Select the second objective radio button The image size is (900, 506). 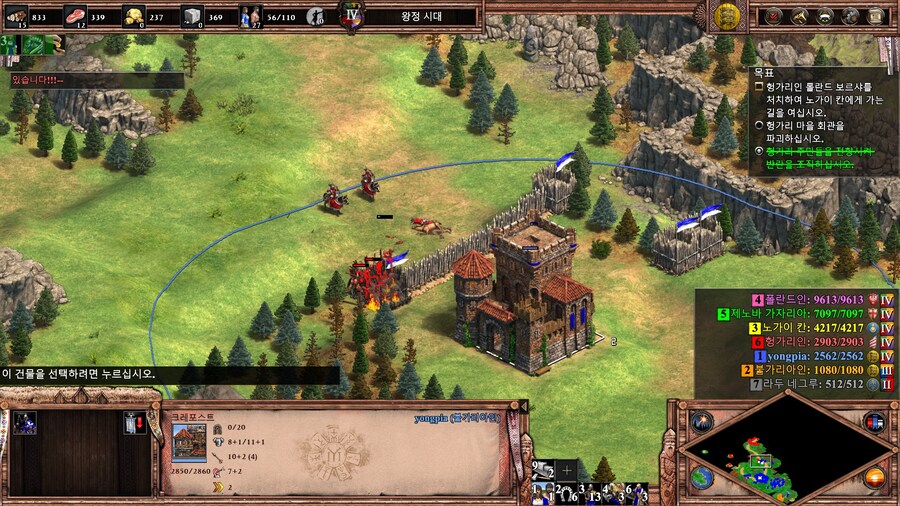click(759, 126)
